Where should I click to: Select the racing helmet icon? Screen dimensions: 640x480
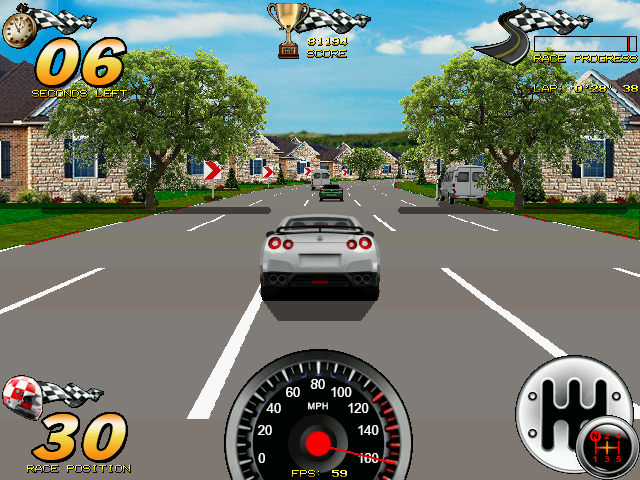pos(24,397)
